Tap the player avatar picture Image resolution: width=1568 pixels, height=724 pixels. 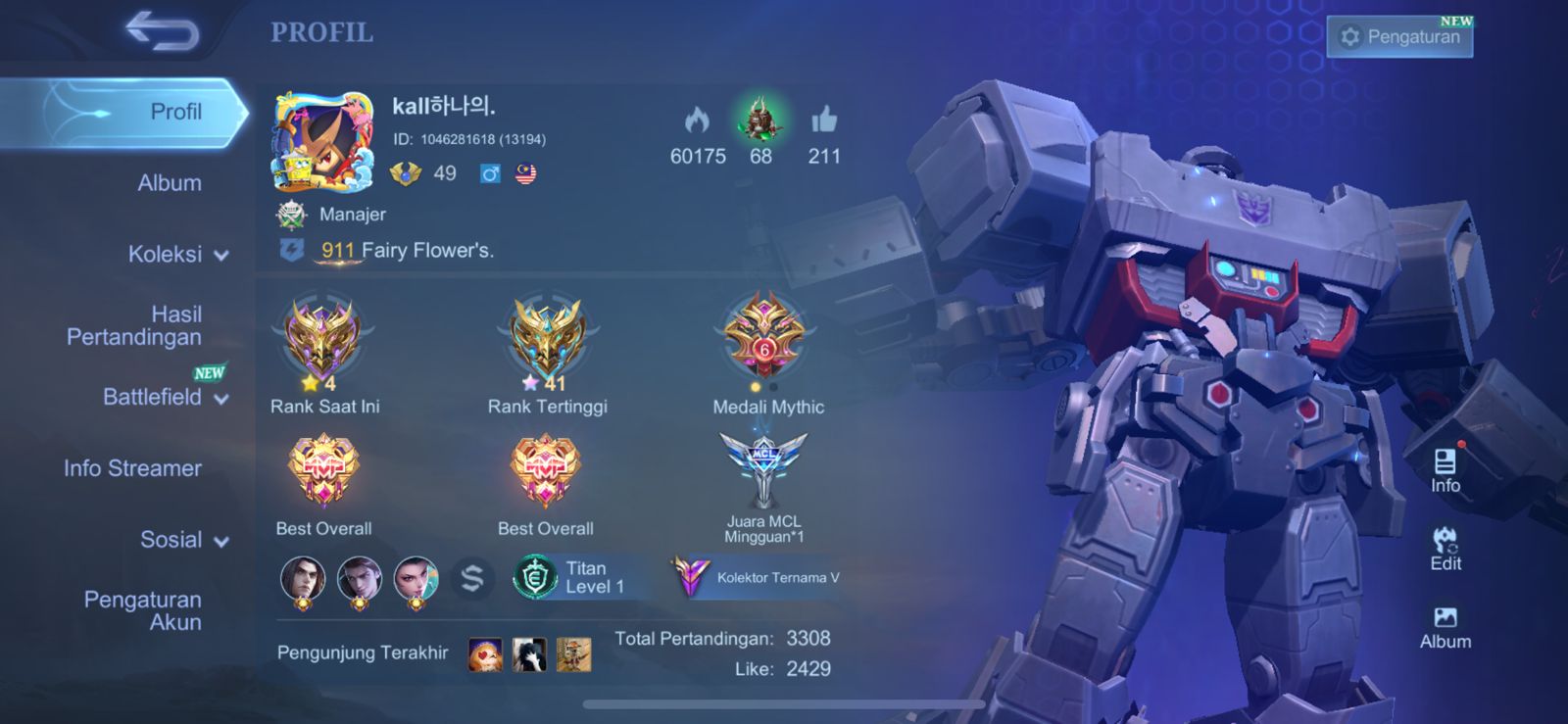pos(322,142)
